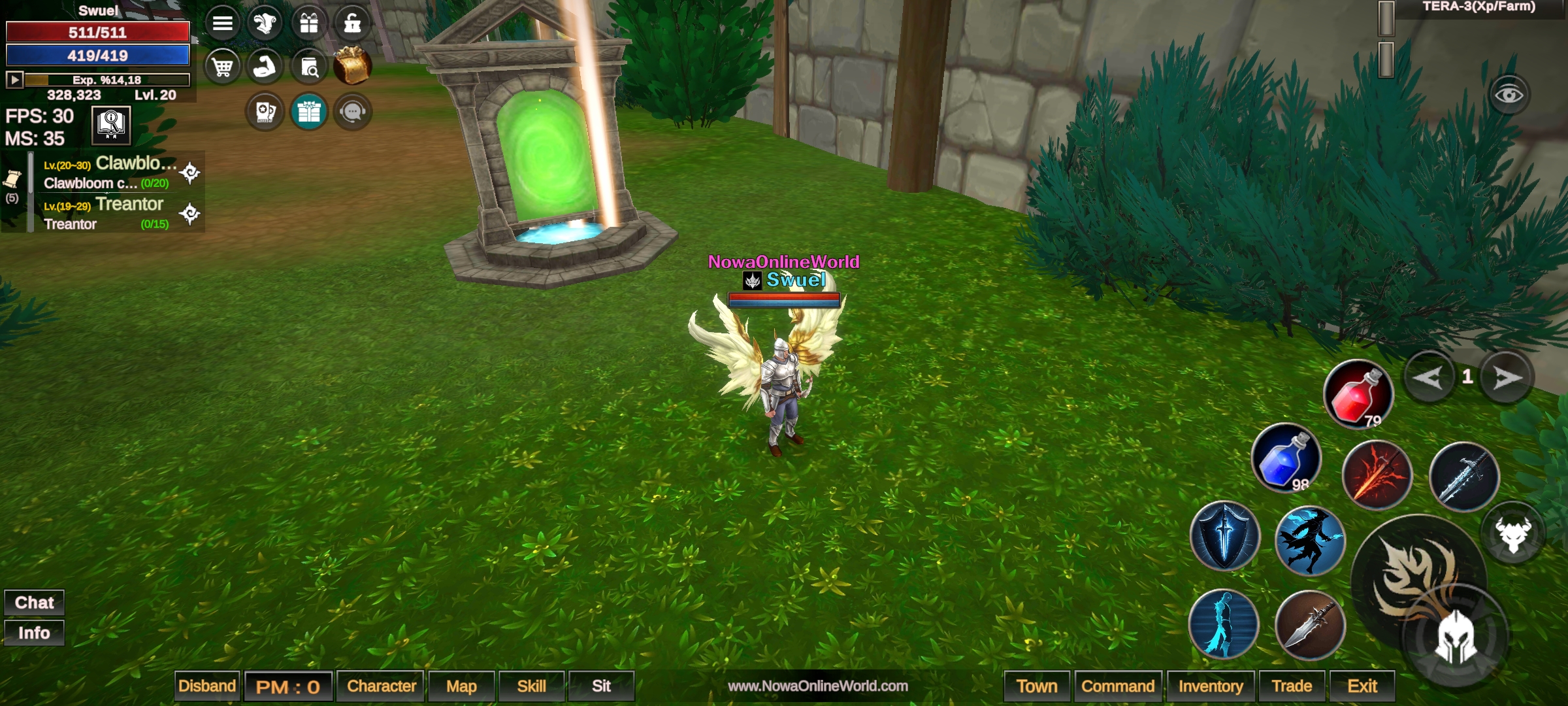This screenshot has width=1568, height=706.
Task: Track the Treantor quest
Action: (190, 214)
